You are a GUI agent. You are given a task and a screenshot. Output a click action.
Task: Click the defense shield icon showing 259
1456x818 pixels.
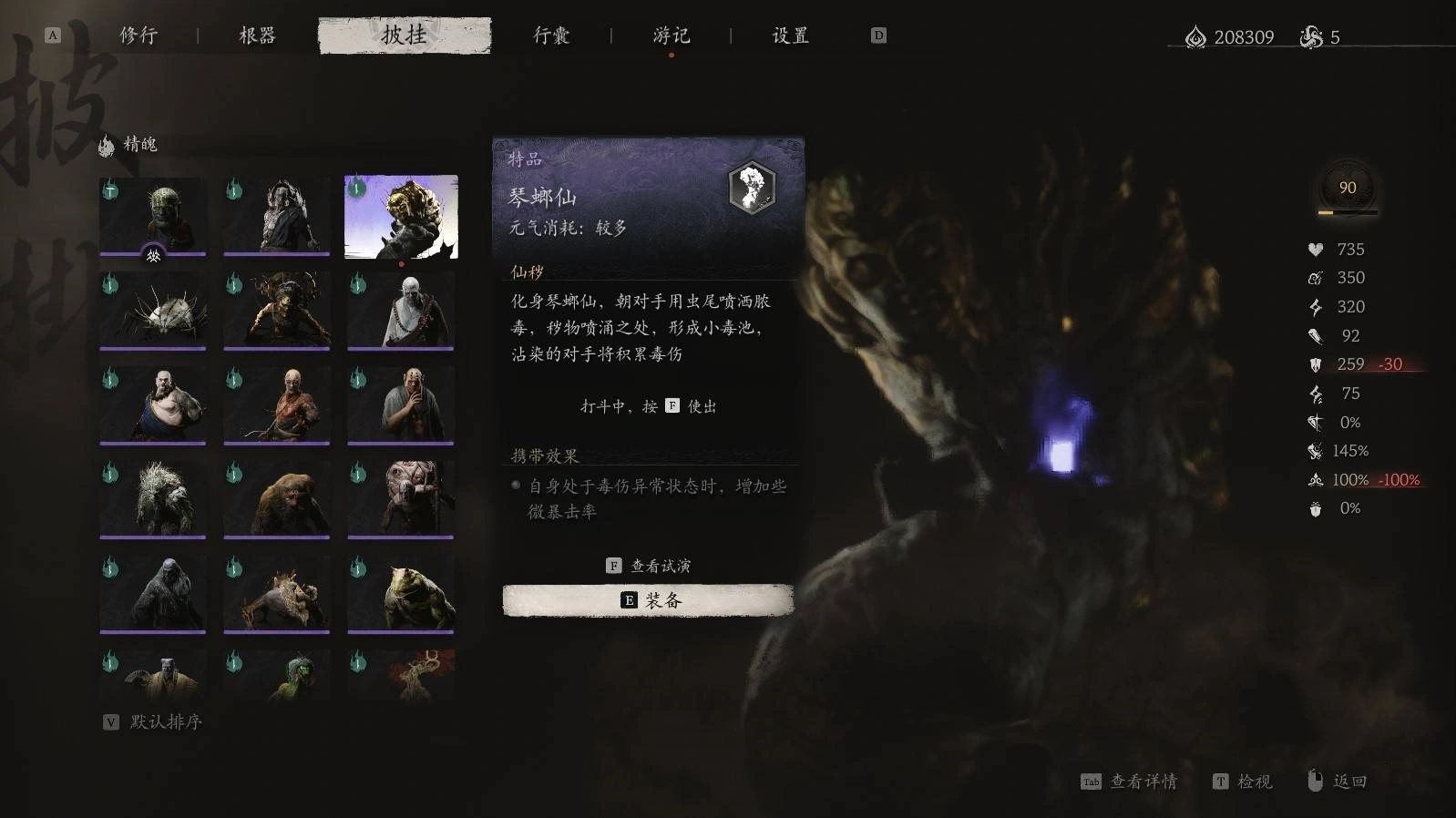1314,364
